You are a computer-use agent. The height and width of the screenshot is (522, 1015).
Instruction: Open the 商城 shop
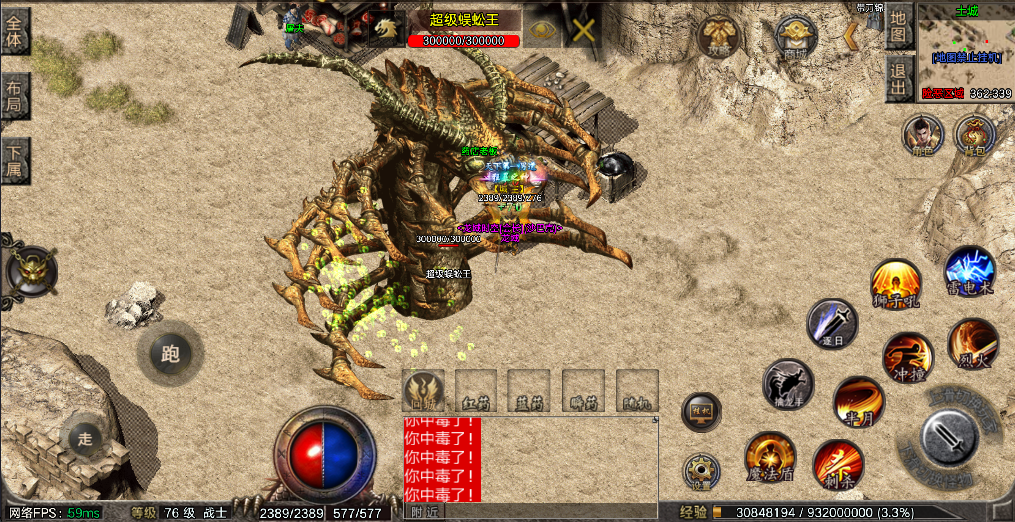pyautogui.click(x=796, y=39)
